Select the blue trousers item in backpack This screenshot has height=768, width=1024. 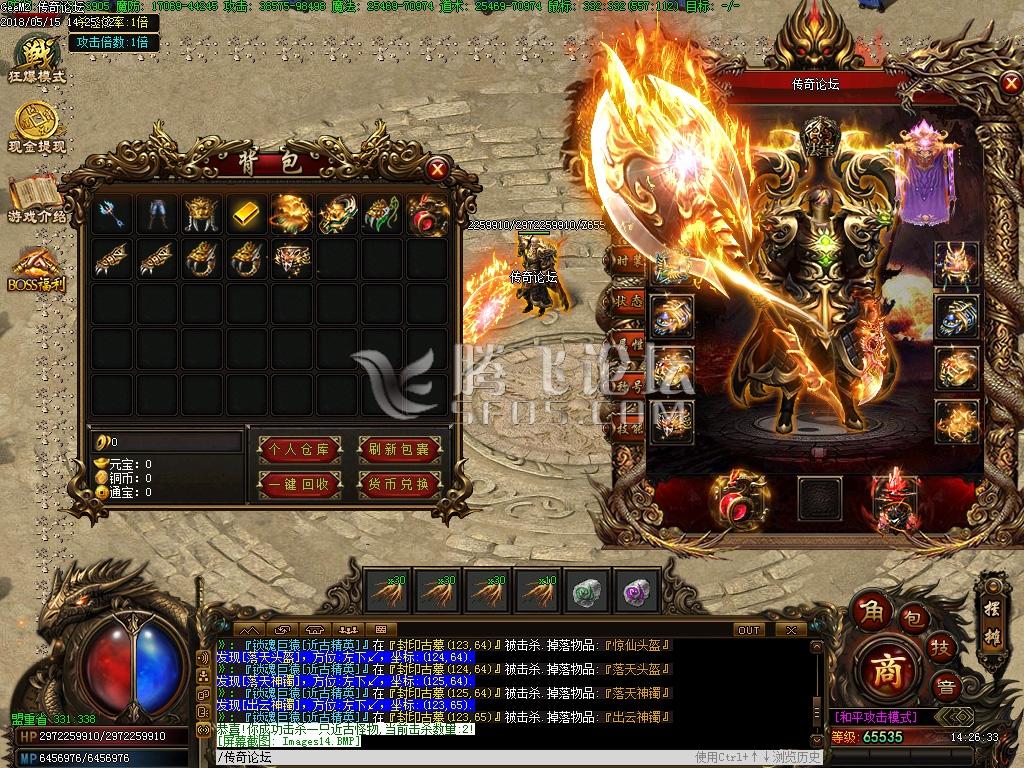155,212
